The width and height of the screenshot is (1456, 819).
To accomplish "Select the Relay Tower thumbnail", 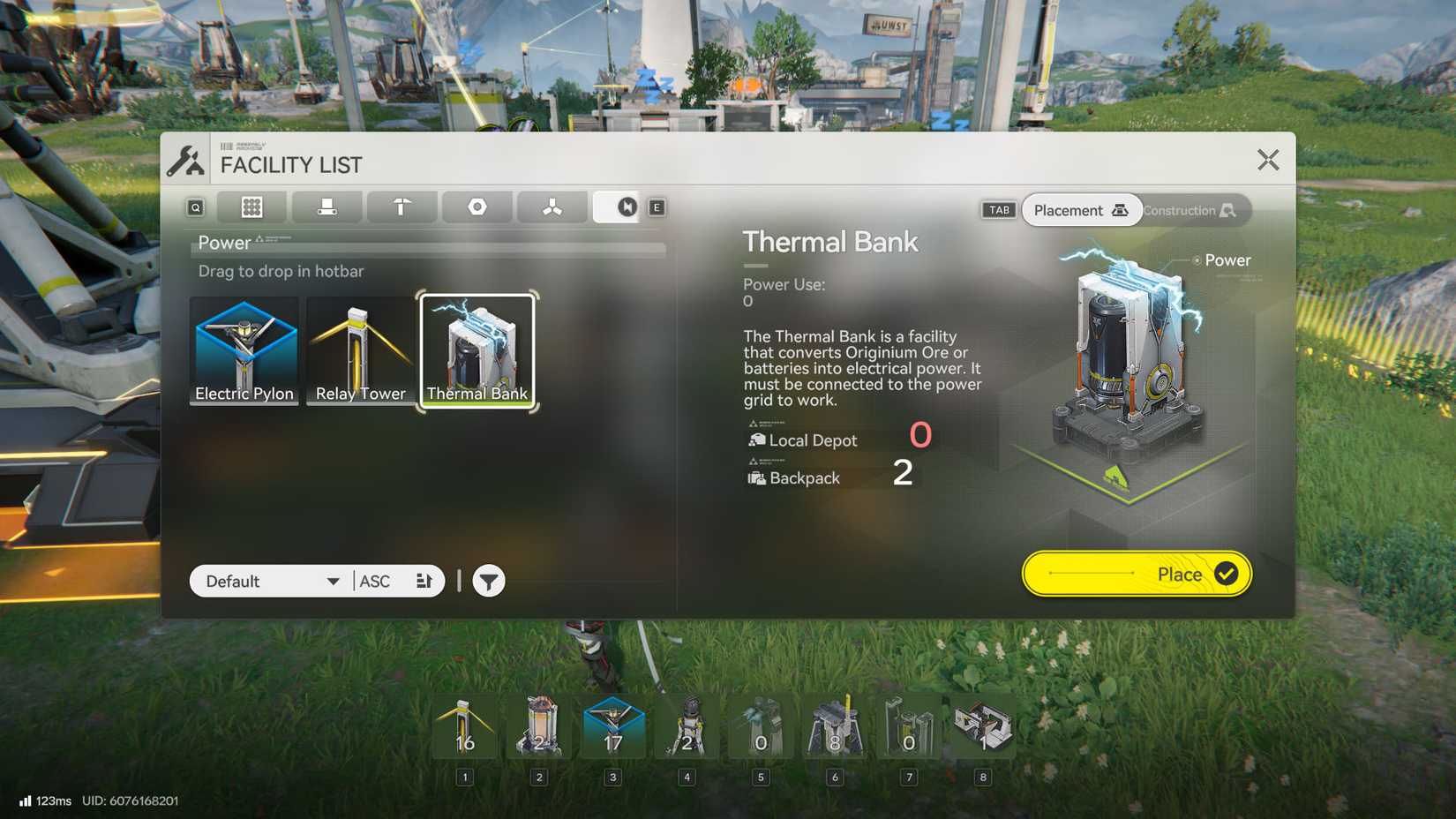I will click(x=360, y=350).
